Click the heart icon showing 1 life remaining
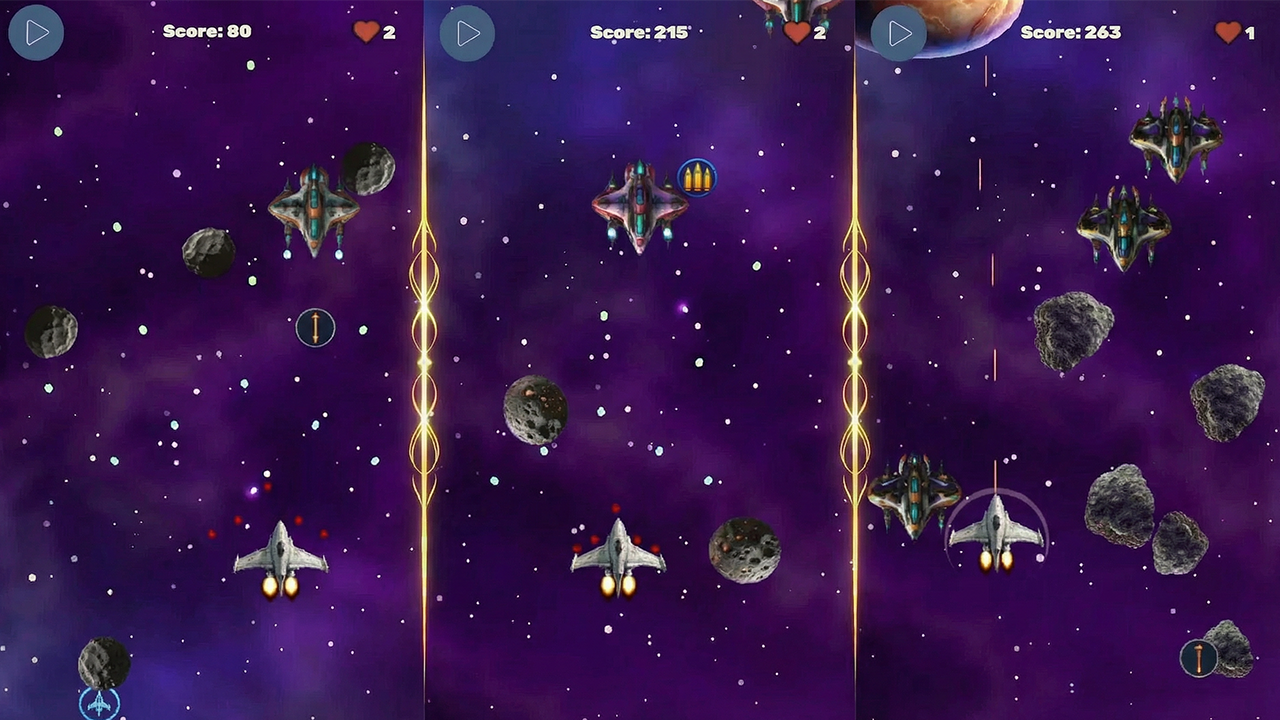The width and height of the screenshot is (1280, 720). pyautogui.click(x=1228, y=31)
